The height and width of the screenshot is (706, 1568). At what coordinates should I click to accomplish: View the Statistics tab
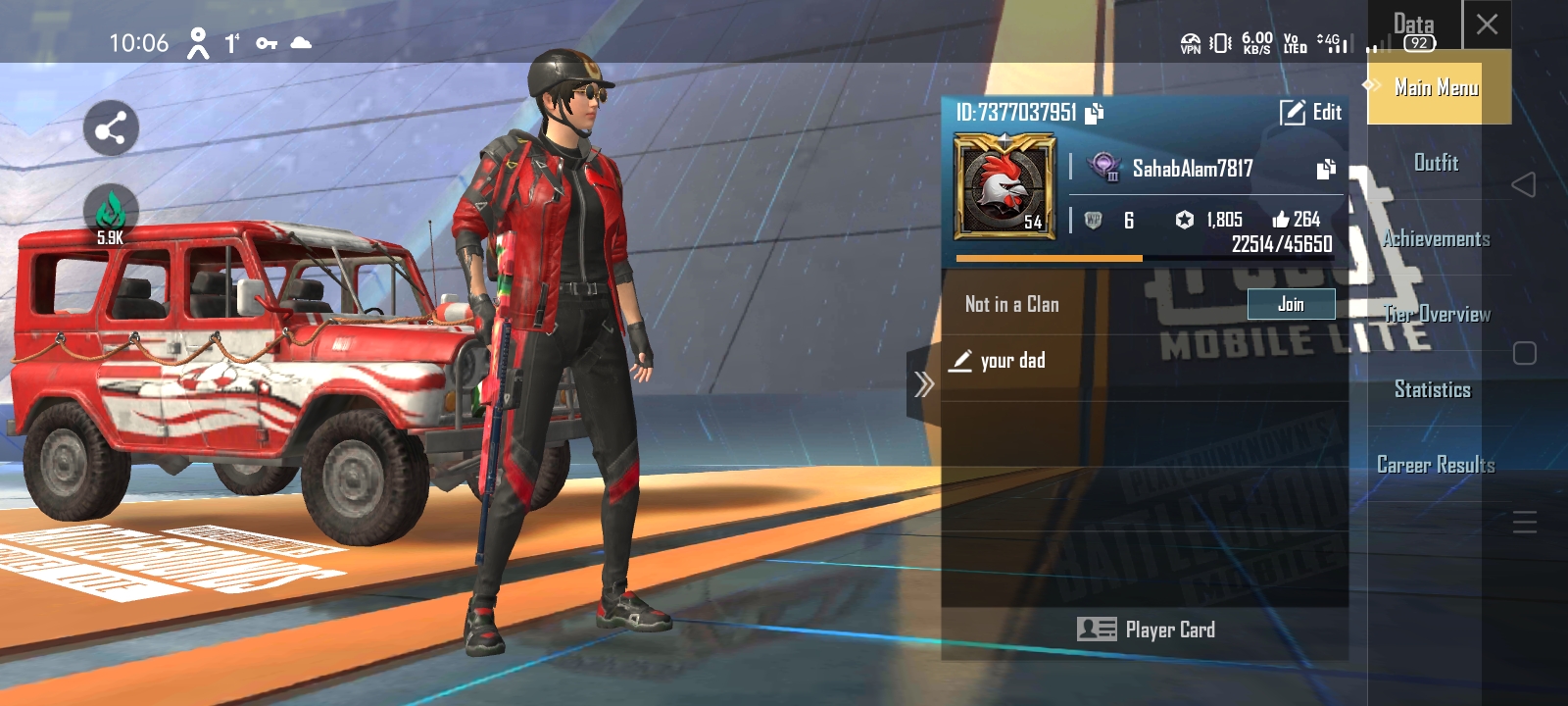coord(1433,389)
